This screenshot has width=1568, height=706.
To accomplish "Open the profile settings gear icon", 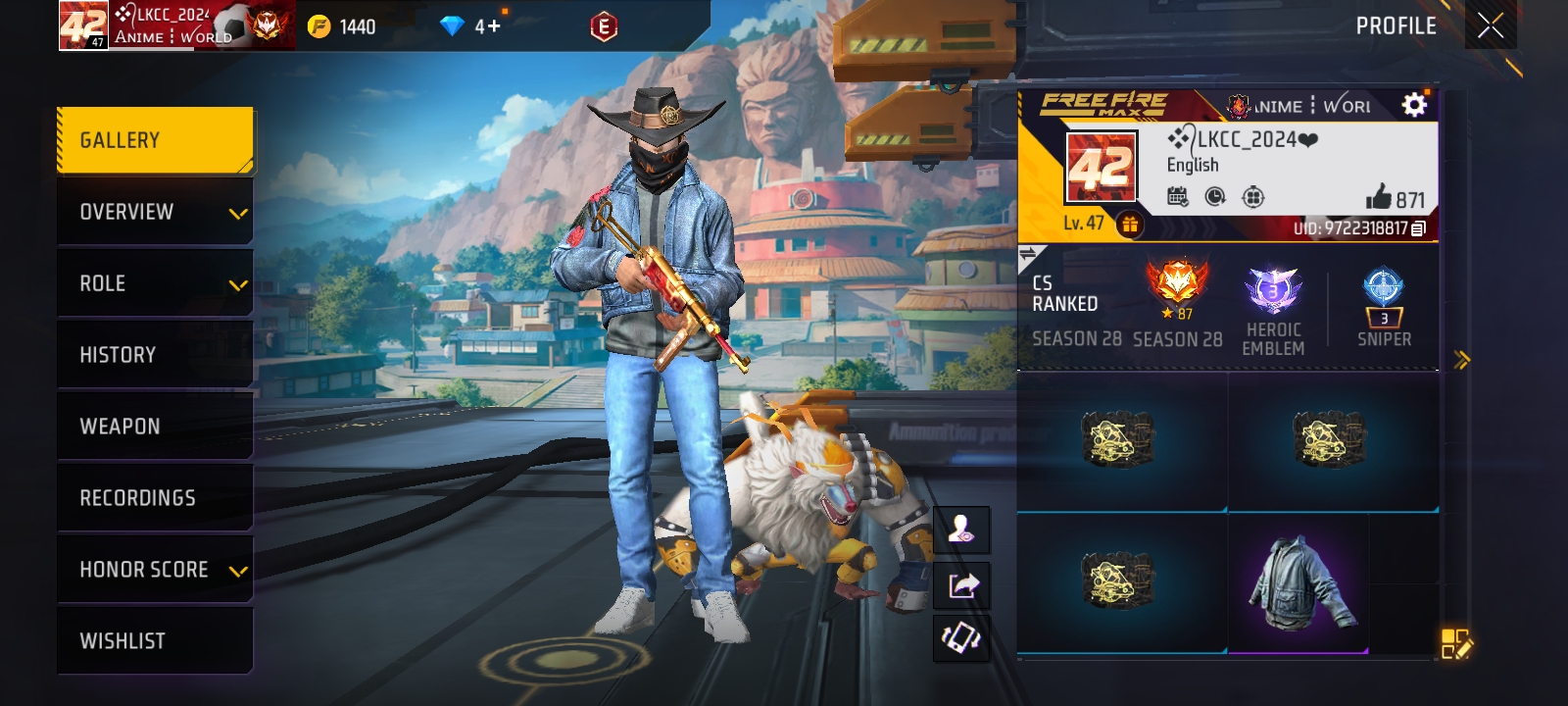I will click(x=1412, y=104).
